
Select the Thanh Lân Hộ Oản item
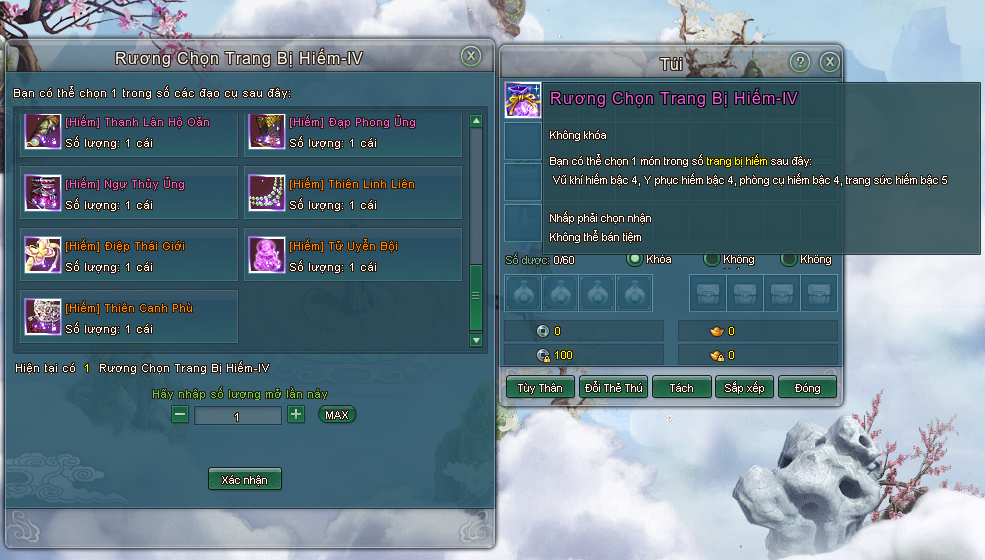coord(129,133)
